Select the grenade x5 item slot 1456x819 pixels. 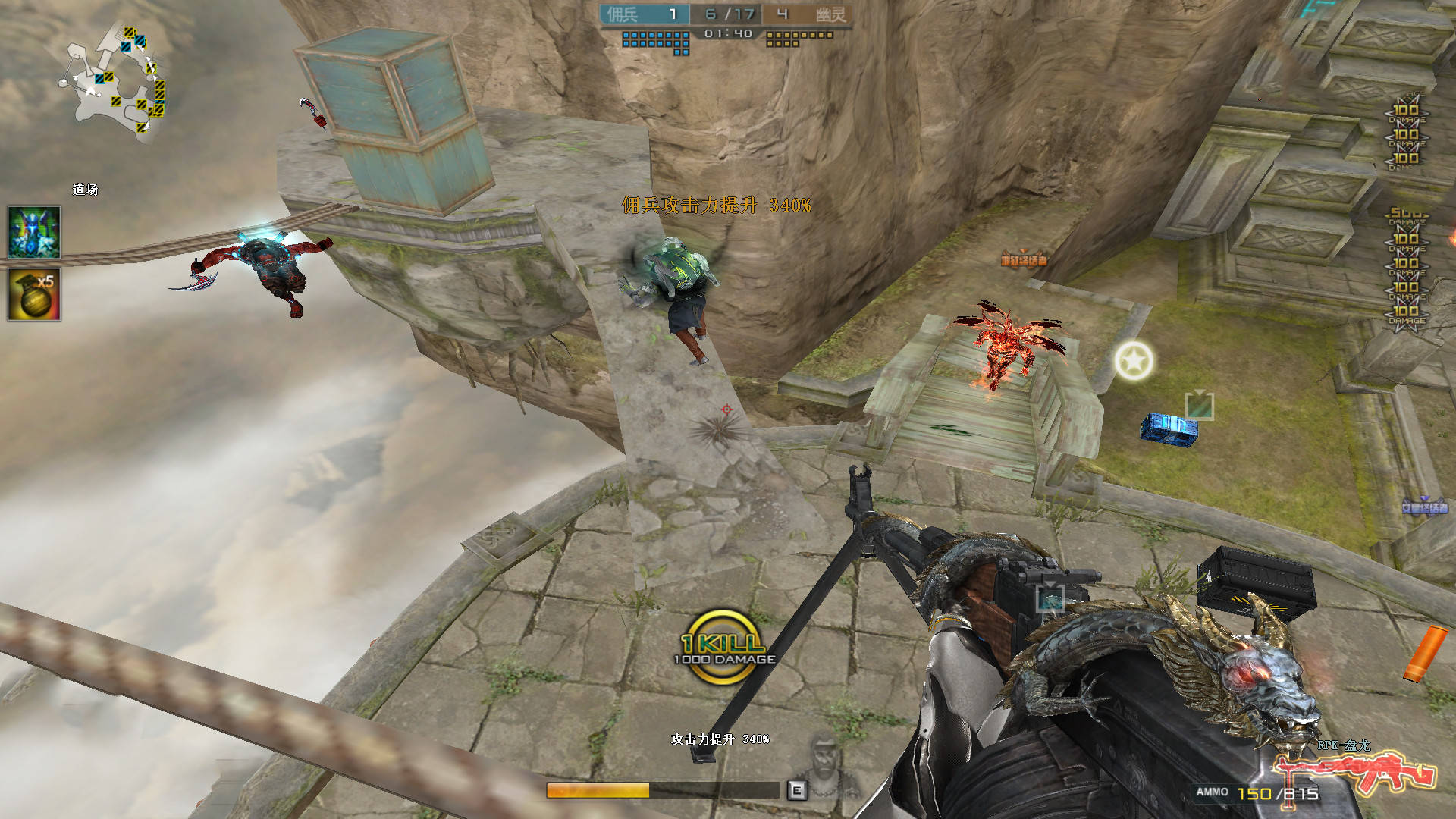(34, 294)
